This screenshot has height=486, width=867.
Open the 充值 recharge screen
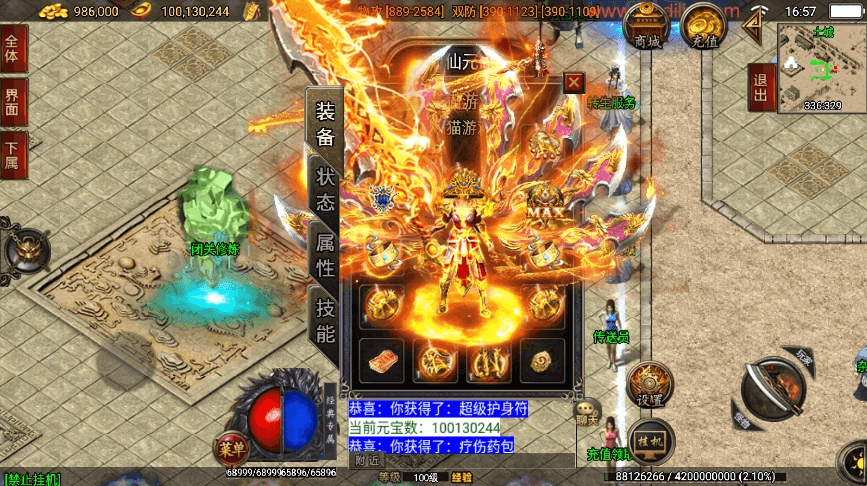(x=706, y=27)
